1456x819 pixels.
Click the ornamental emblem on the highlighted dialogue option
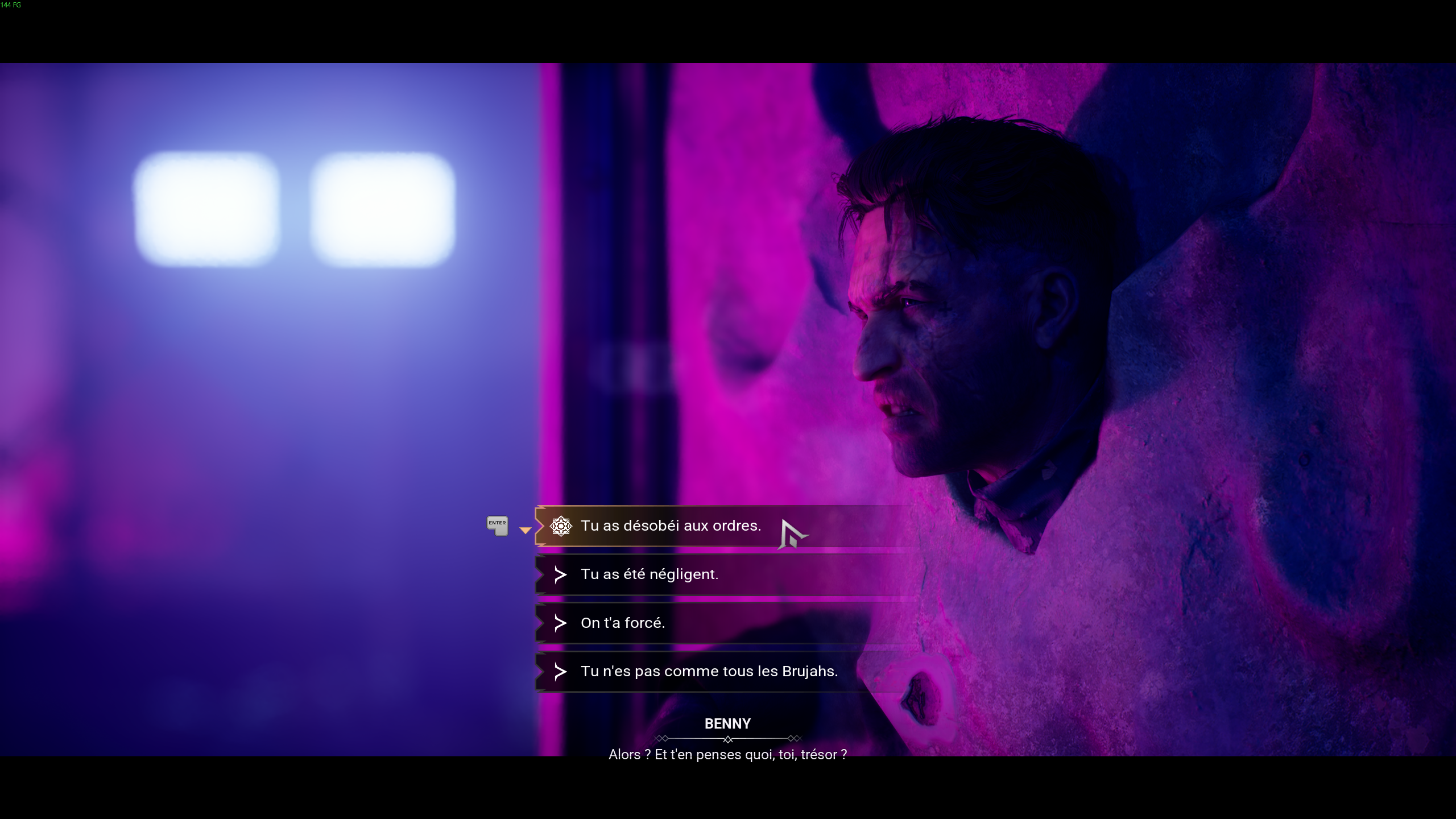tap(561, 526)
